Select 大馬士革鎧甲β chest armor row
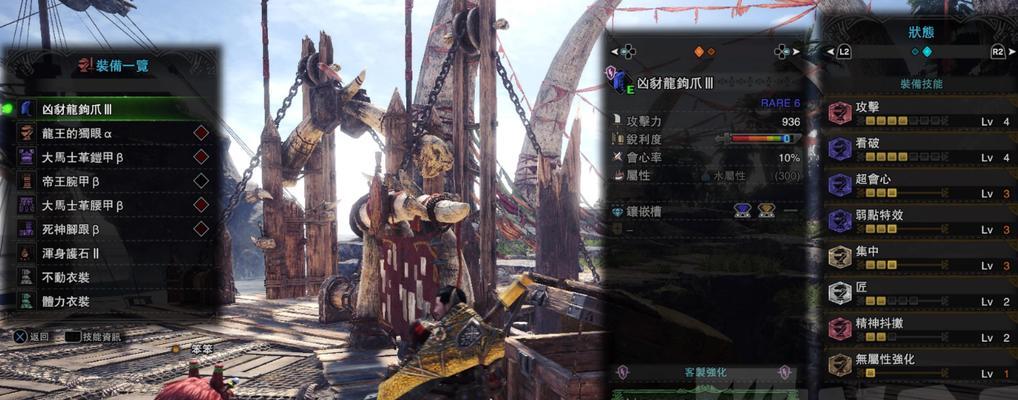The width and height of the screenshot is (1018, 400). [x=110, y=156]
